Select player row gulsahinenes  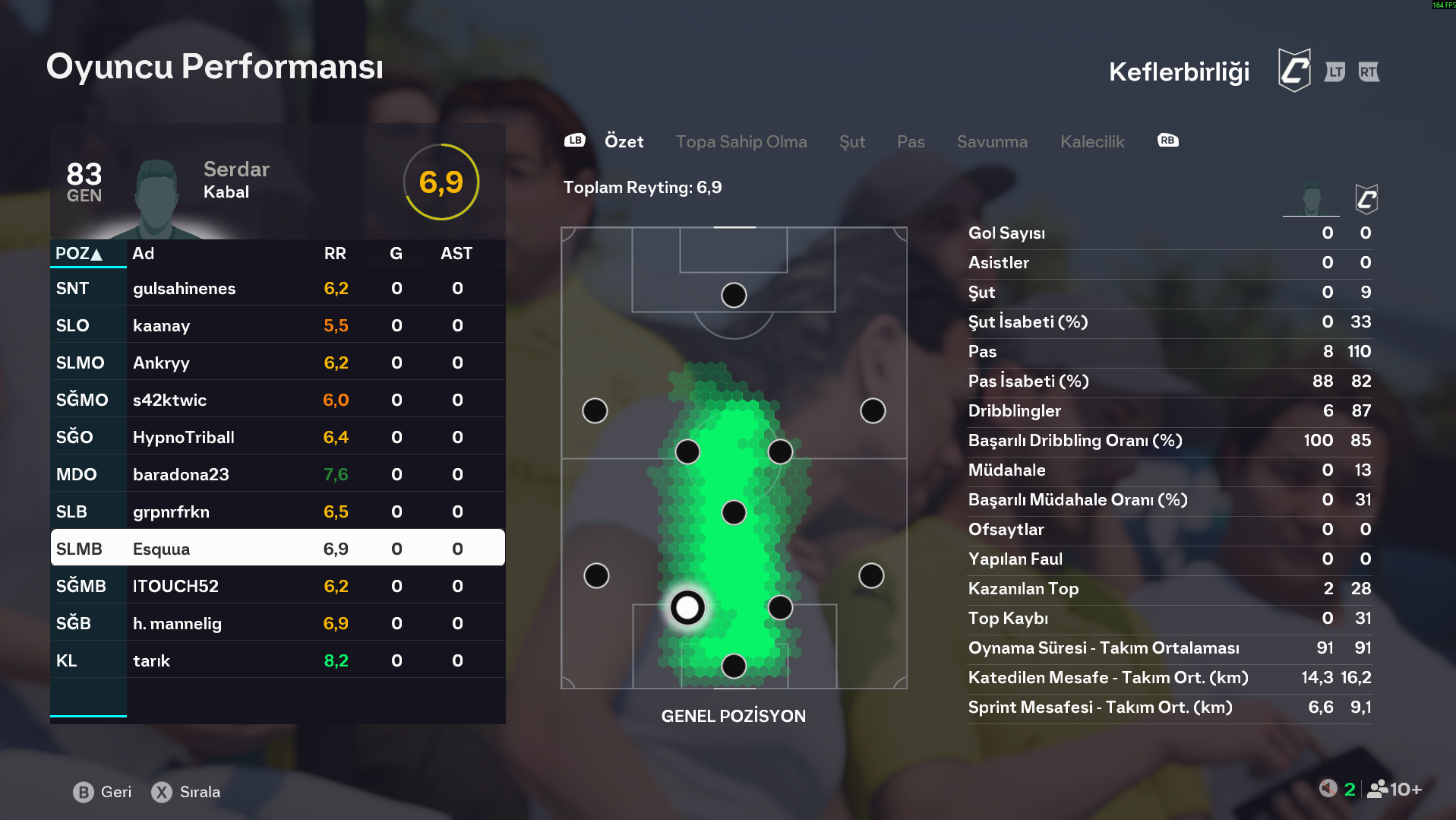pyautogui.click(x=277, y=289)
